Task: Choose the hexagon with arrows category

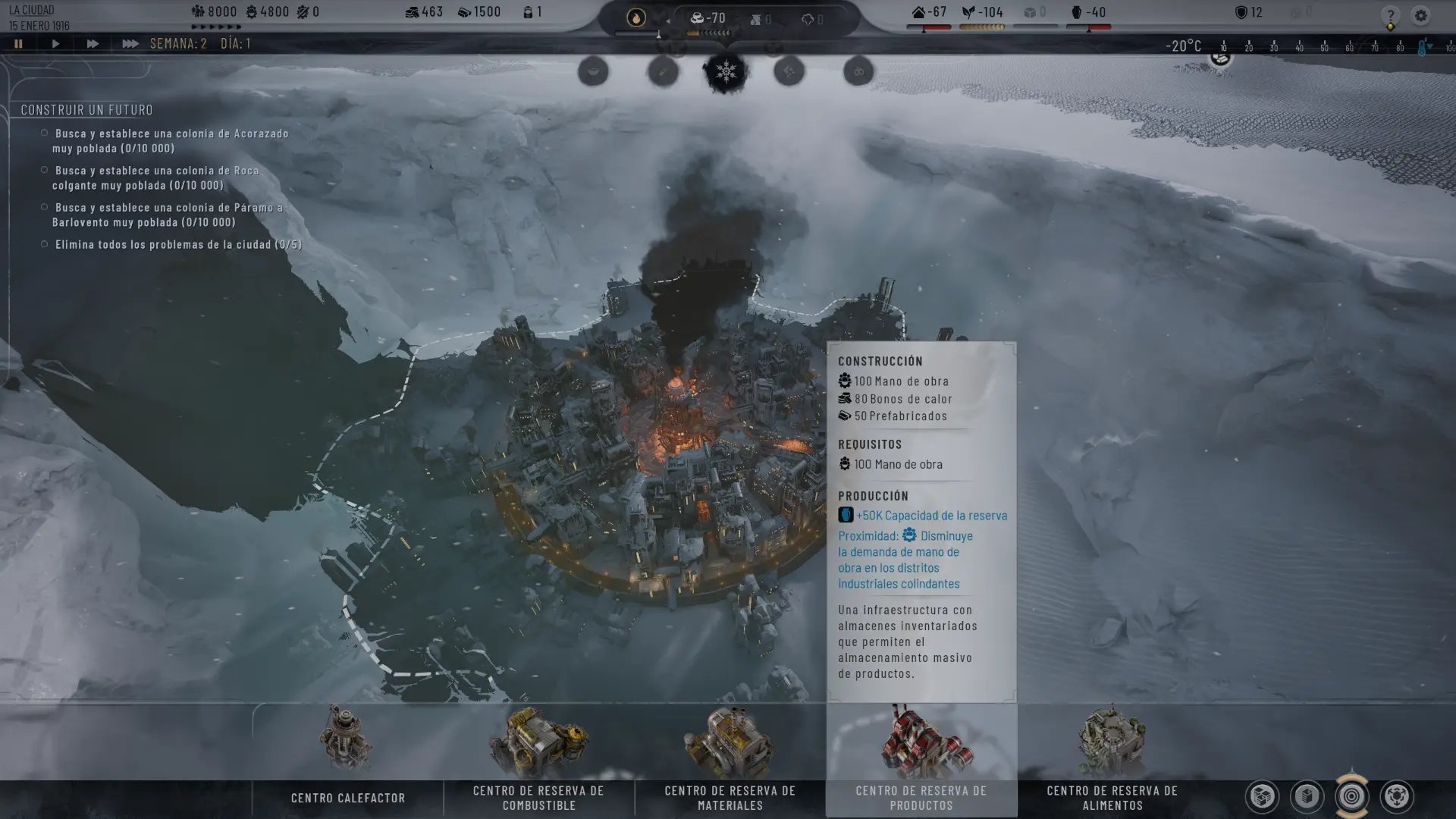Action: pos(1396,796)
